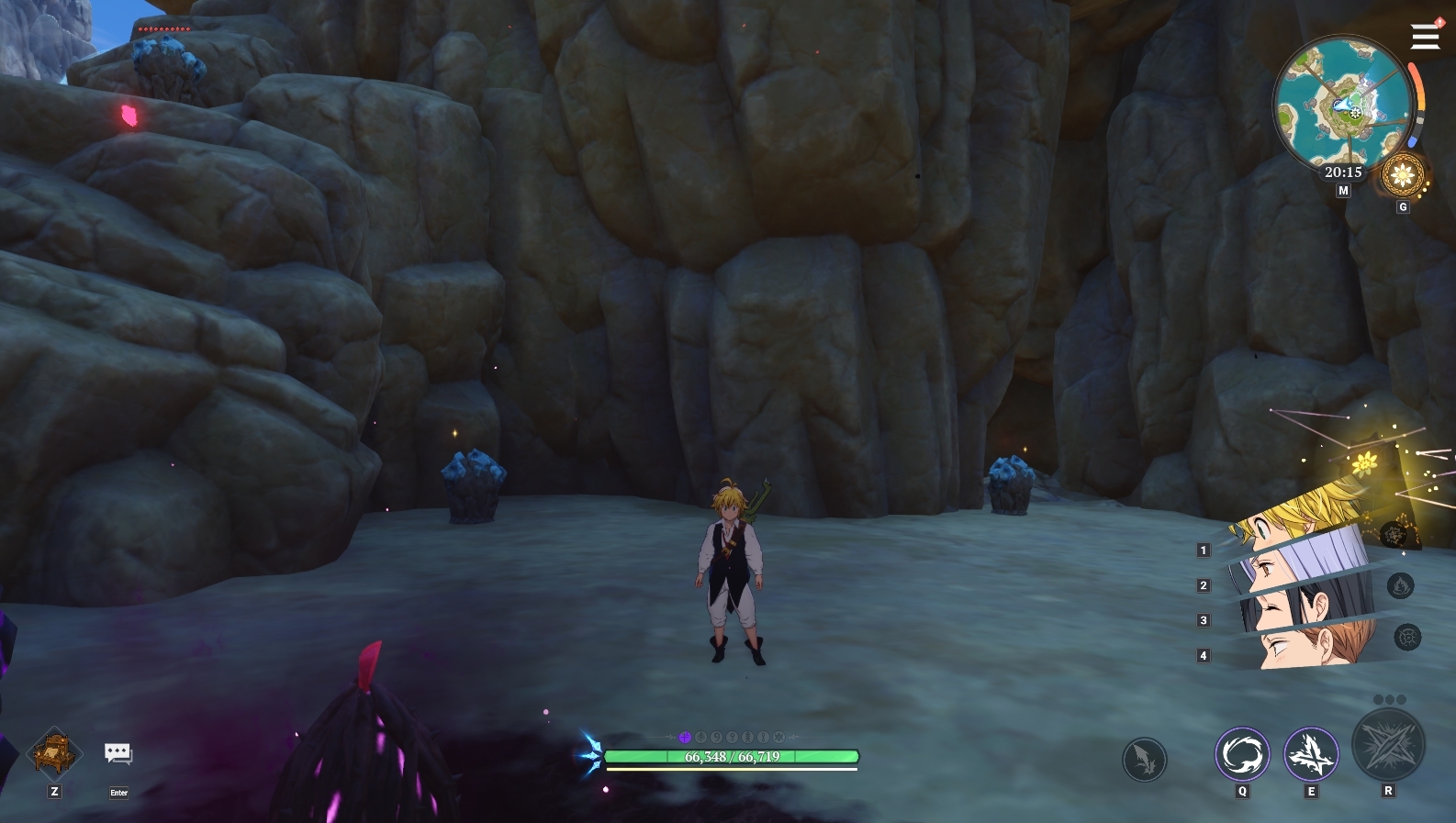
Task: Activate the golden sun emblem icon
Action: (x=1403, y=174)
